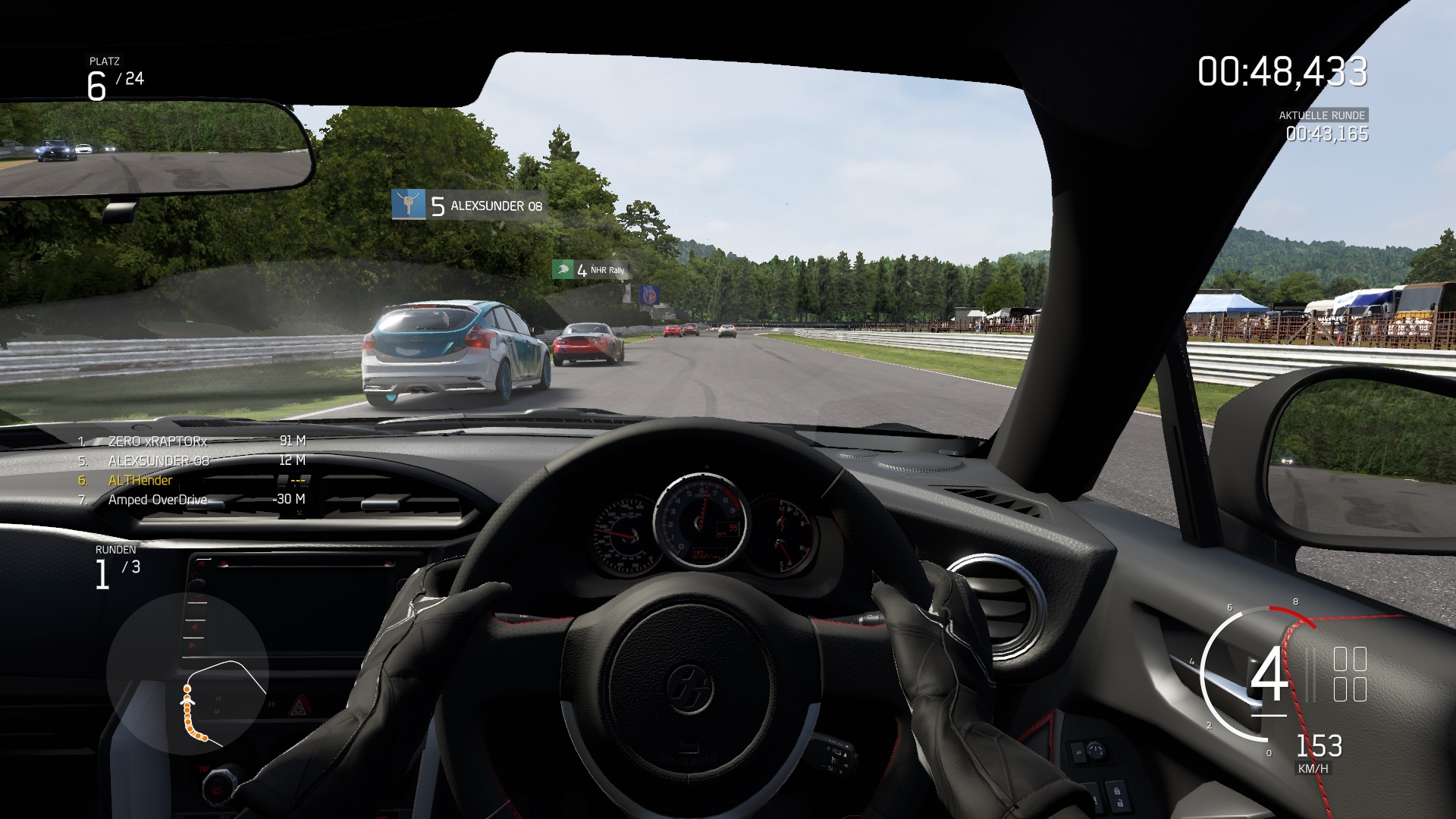The height and width of the screenshot is (819, 1456).
Task: Click the ALEXSUNDER 08 name tag above the car
Action: (469, 206)
